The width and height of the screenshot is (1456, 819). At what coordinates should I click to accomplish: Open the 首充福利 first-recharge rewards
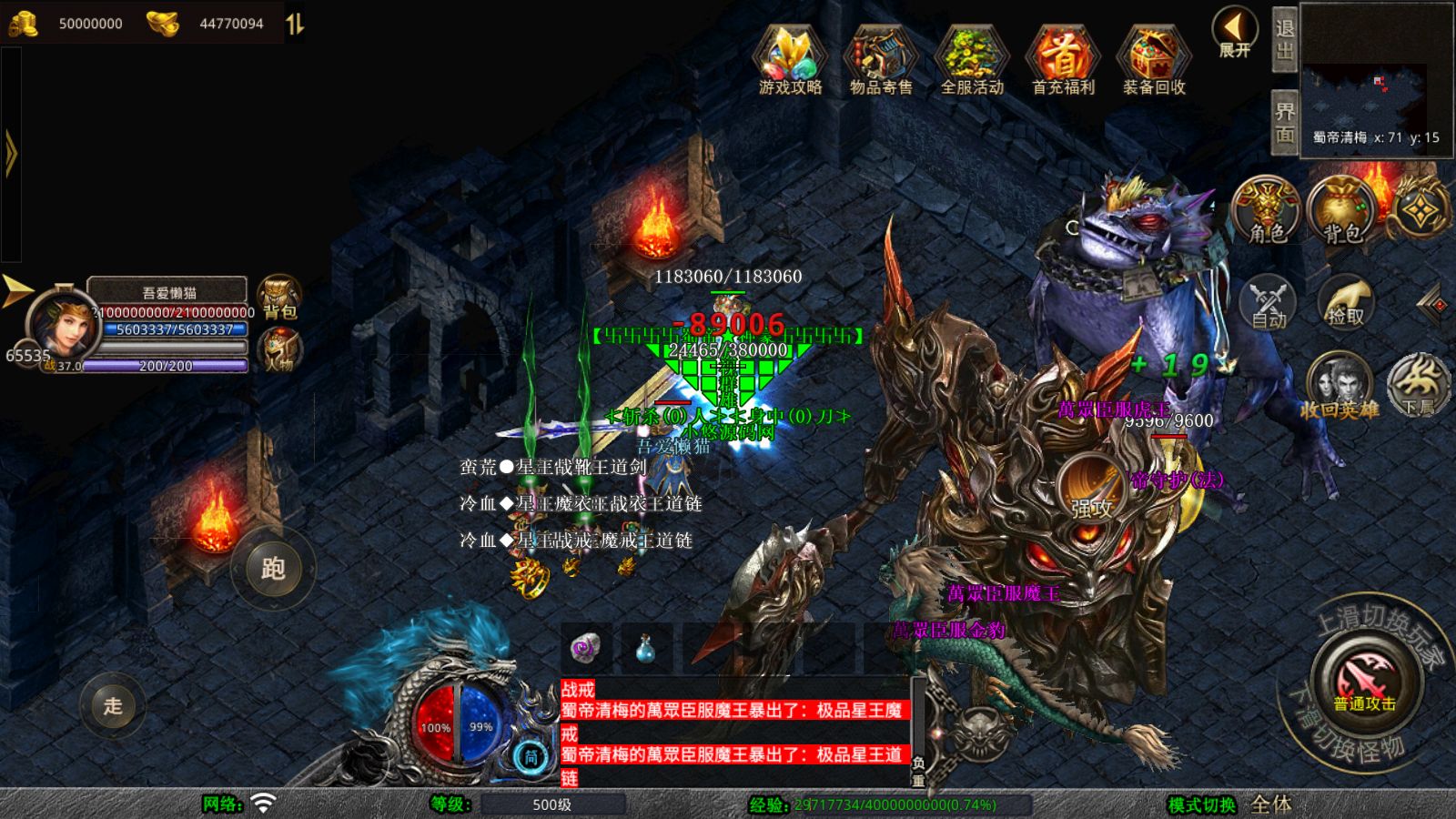(1063, 58)
